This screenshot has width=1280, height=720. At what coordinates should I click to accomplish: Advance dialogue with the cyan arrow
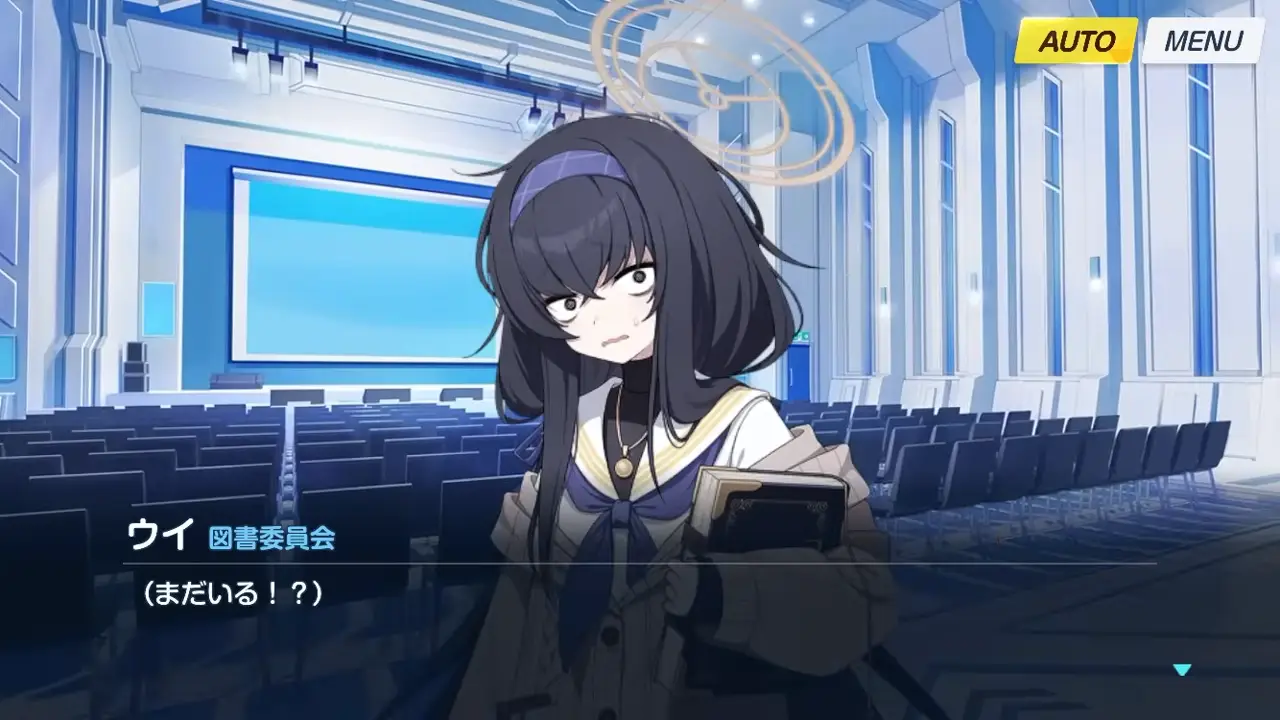pyautogui.click(x=1182, y=669)
